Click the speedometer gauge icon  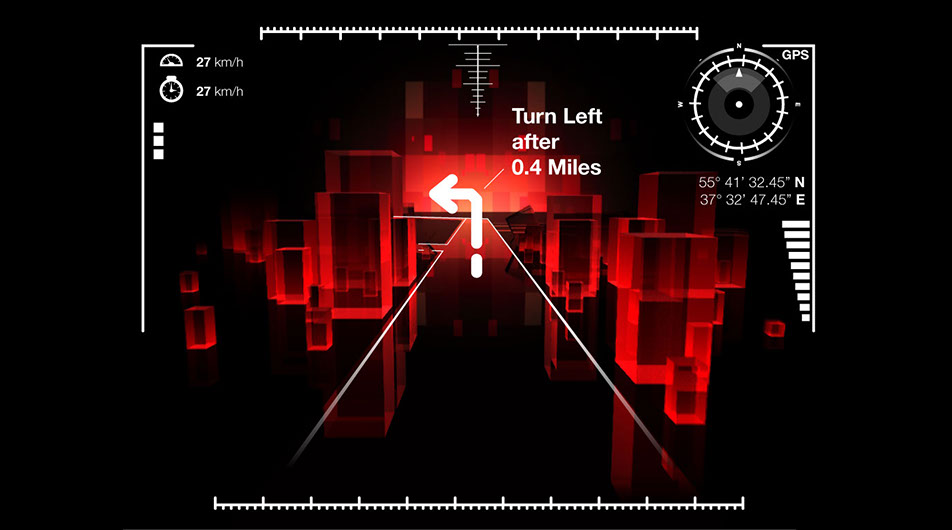point(171,62)
